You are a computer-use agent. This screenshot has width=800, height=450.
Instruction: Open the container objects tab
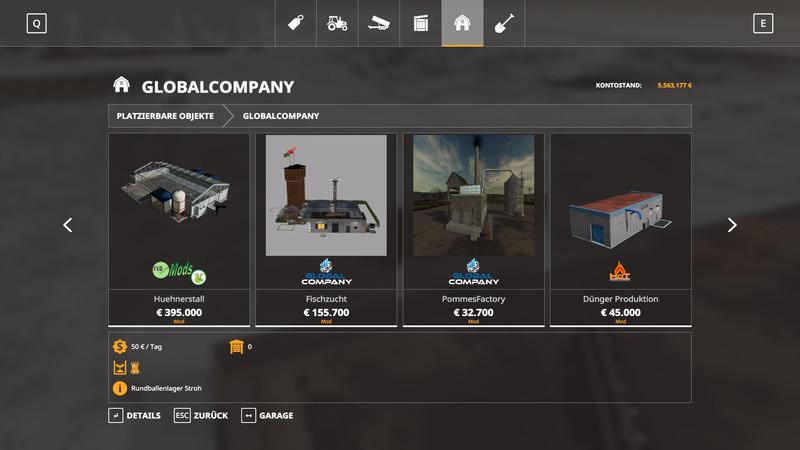point(421,23)
